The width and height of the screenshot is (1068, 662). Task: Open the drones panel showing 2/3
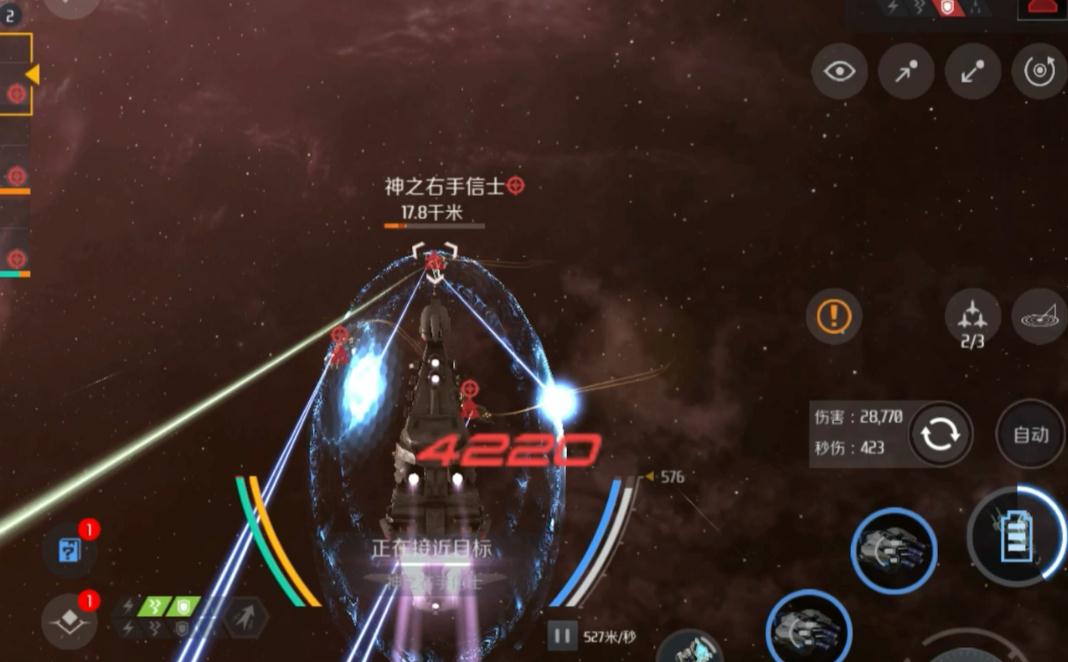tap(972, 320)
